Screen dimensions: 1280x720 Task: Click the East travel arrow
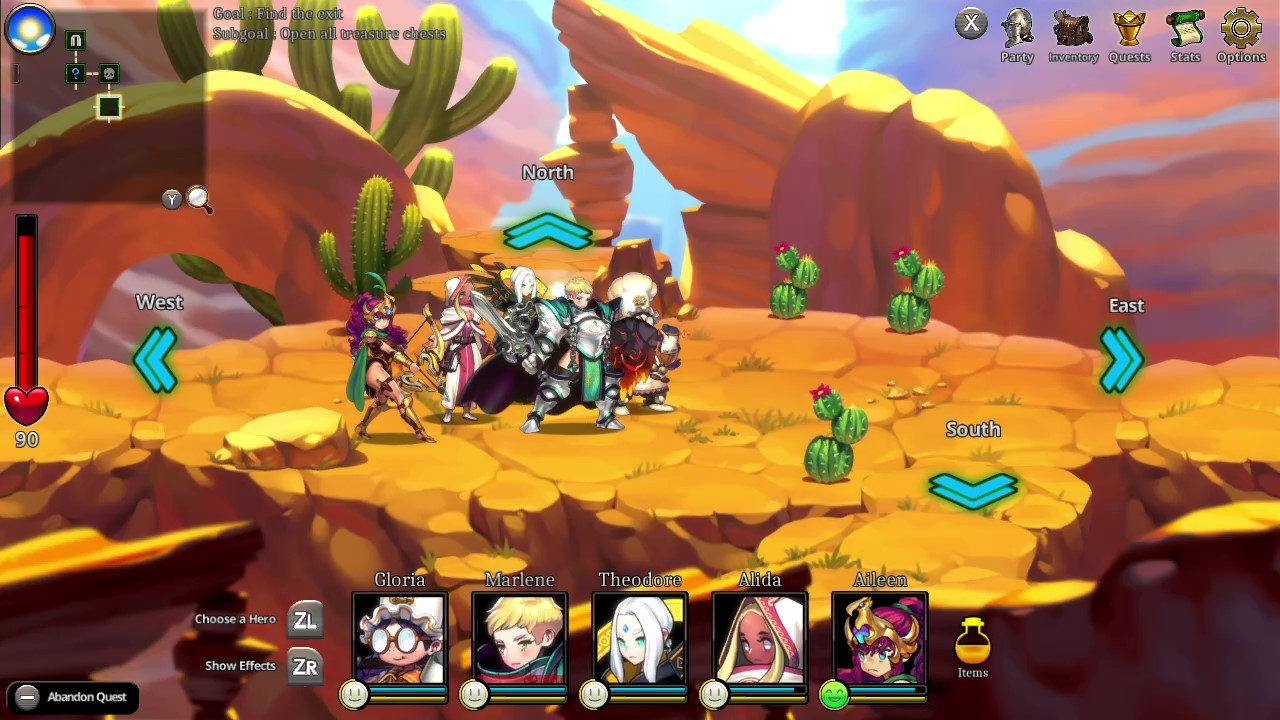1122,360
